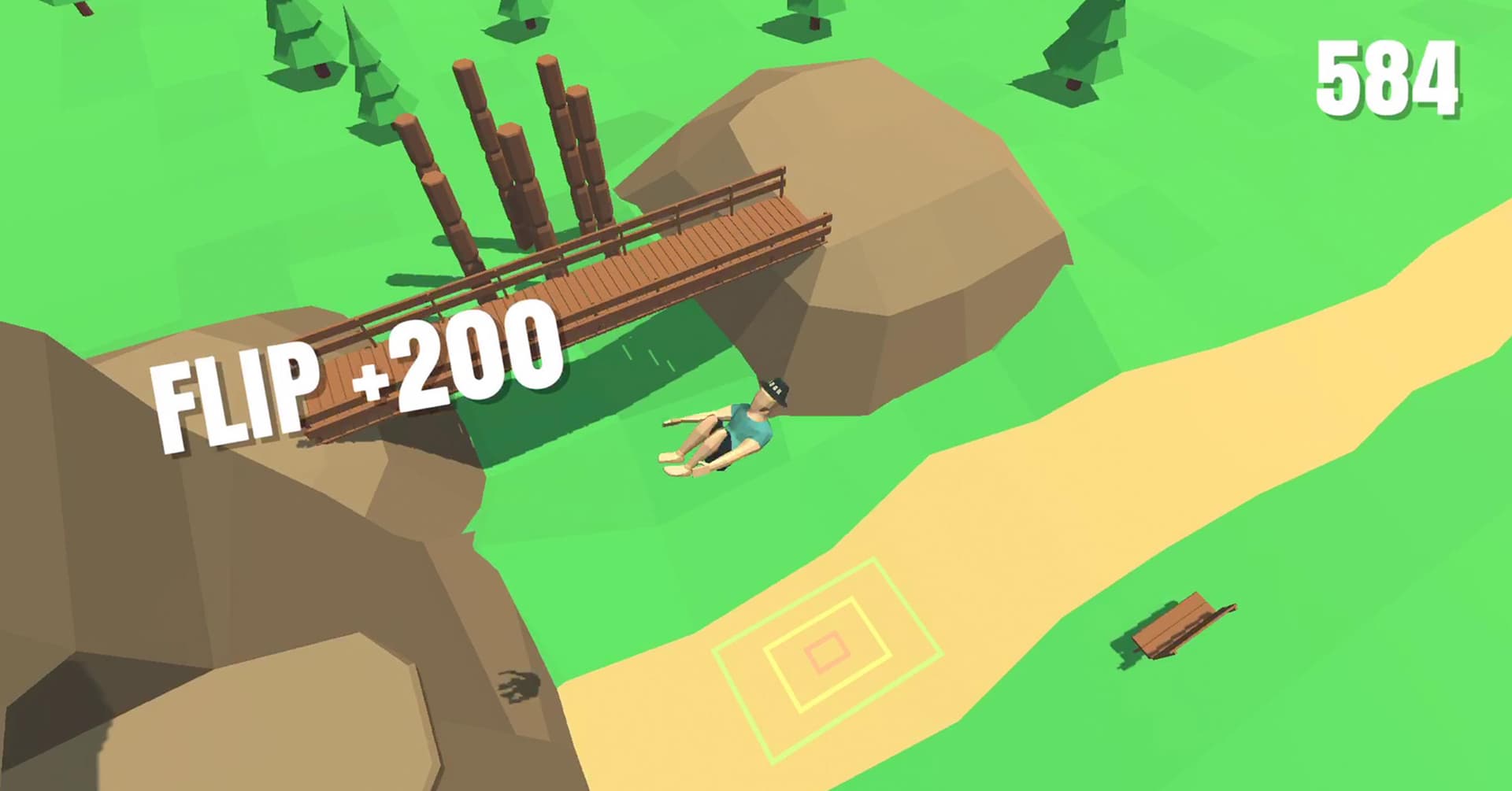Tap the FLIP +200 bonus text
This screenshot has height=791, width=1512.
(354, 378)
